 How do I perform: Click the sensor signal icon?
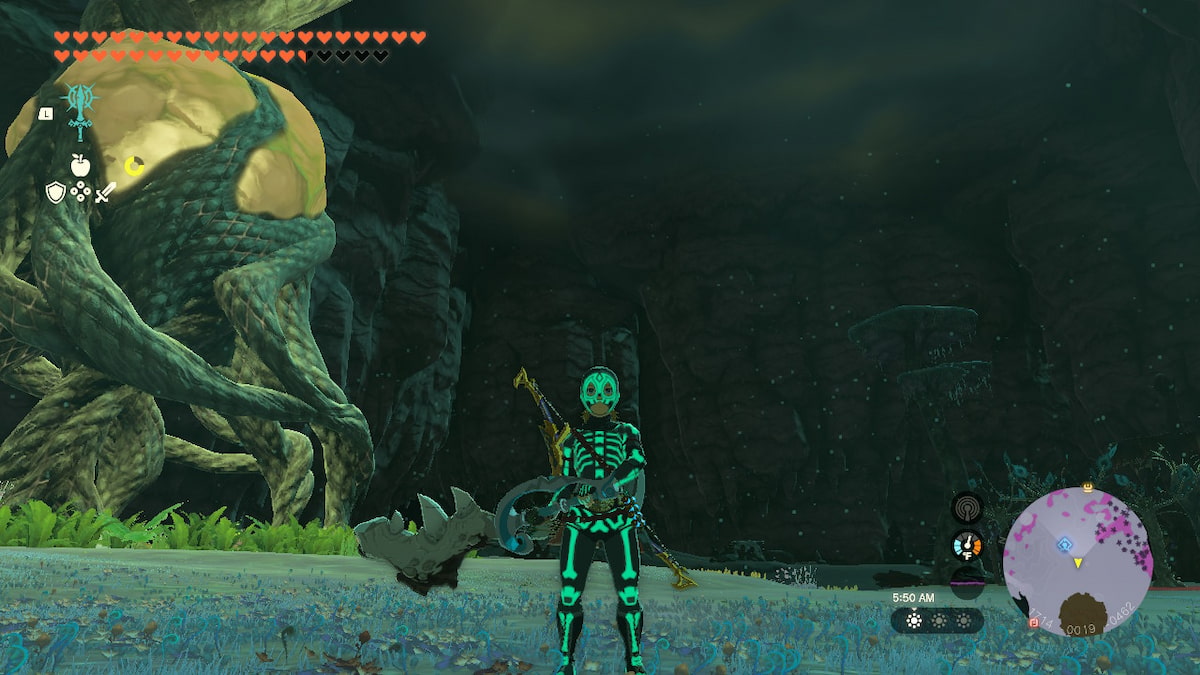pyautogui.click(x=966, y=506)
